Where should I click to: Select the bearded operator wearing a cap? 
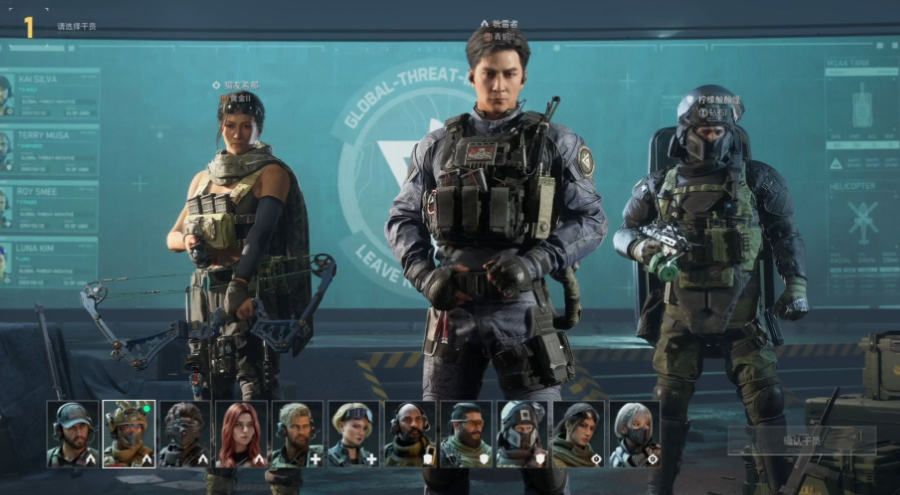73,434
